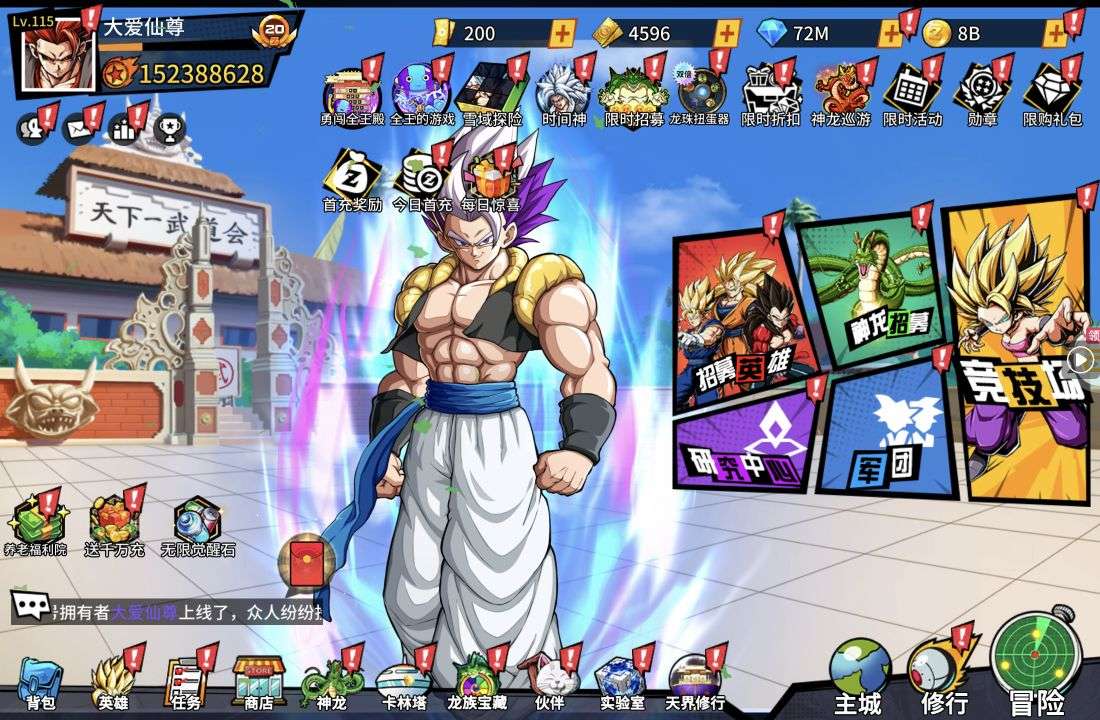Open the 限购礼包 limited gift pack
Viewport: 1100px width, 720px height.
pyautogui.click(x=1052, y=95)
